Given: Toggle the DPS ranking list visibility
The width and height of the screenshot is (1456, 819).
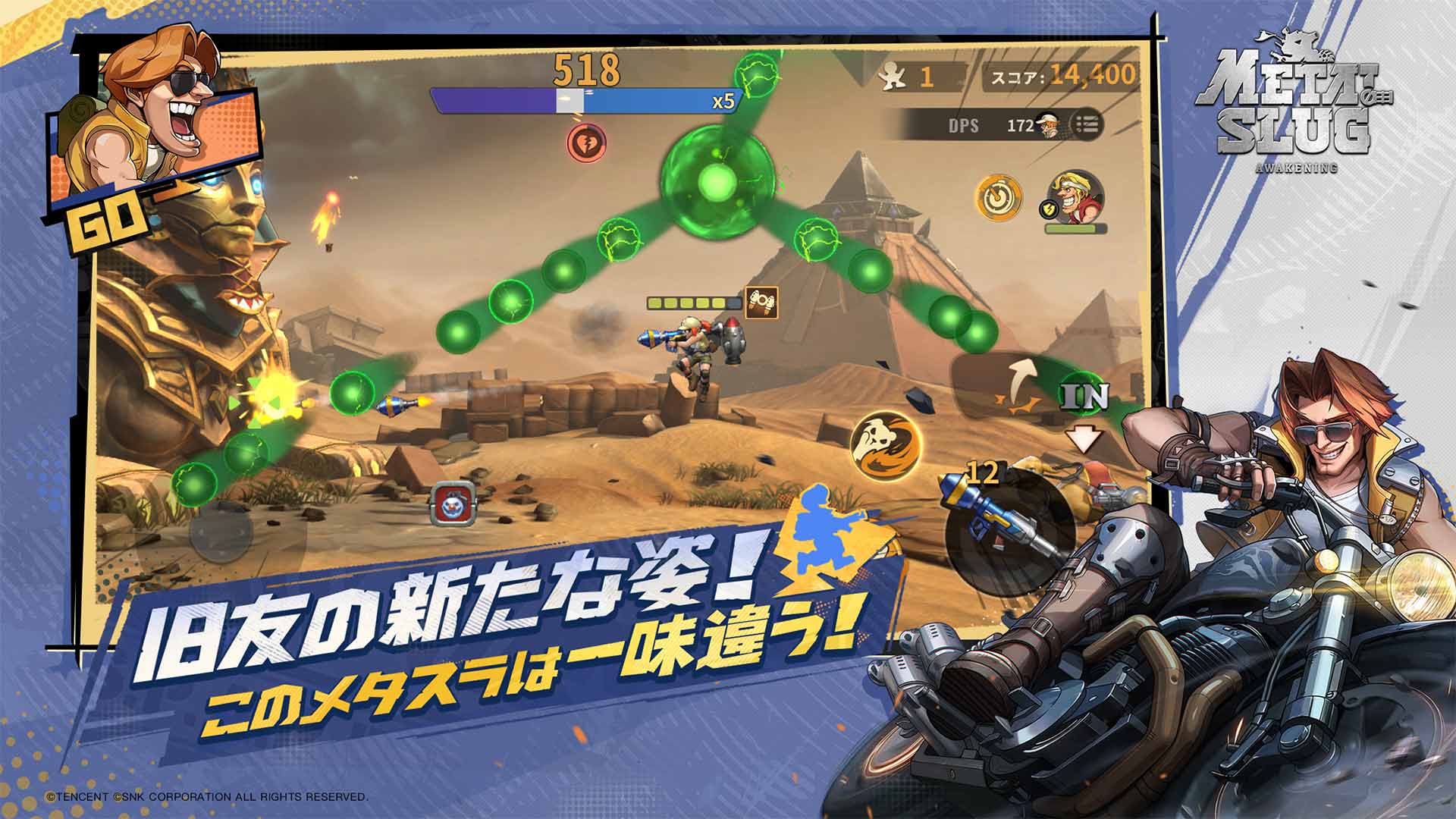Looking at the screenshot, I should pyautogui.click(x=1087, y=124).
